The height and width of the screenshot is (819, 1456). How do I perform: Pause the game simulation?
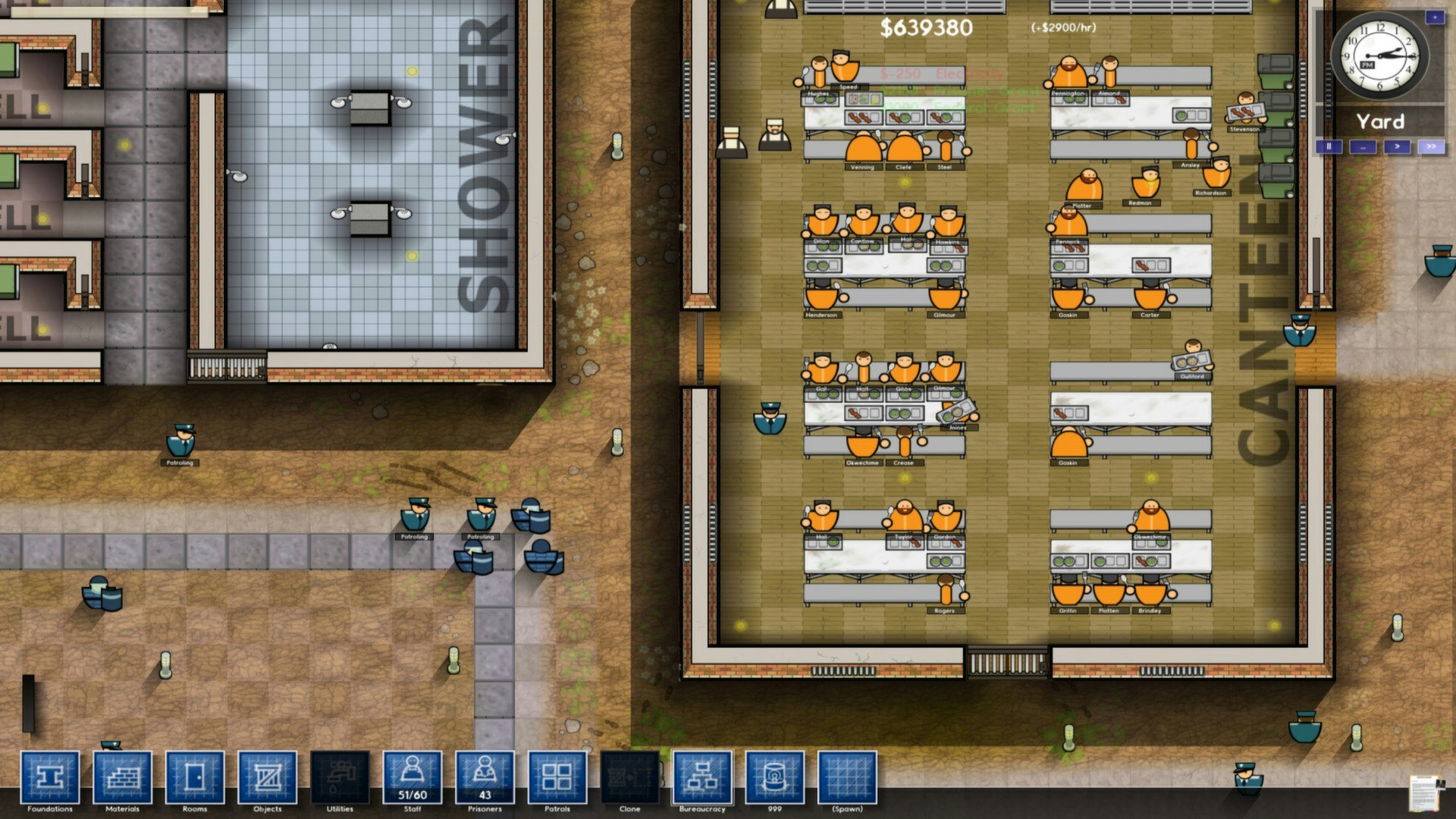[1329, 146]
